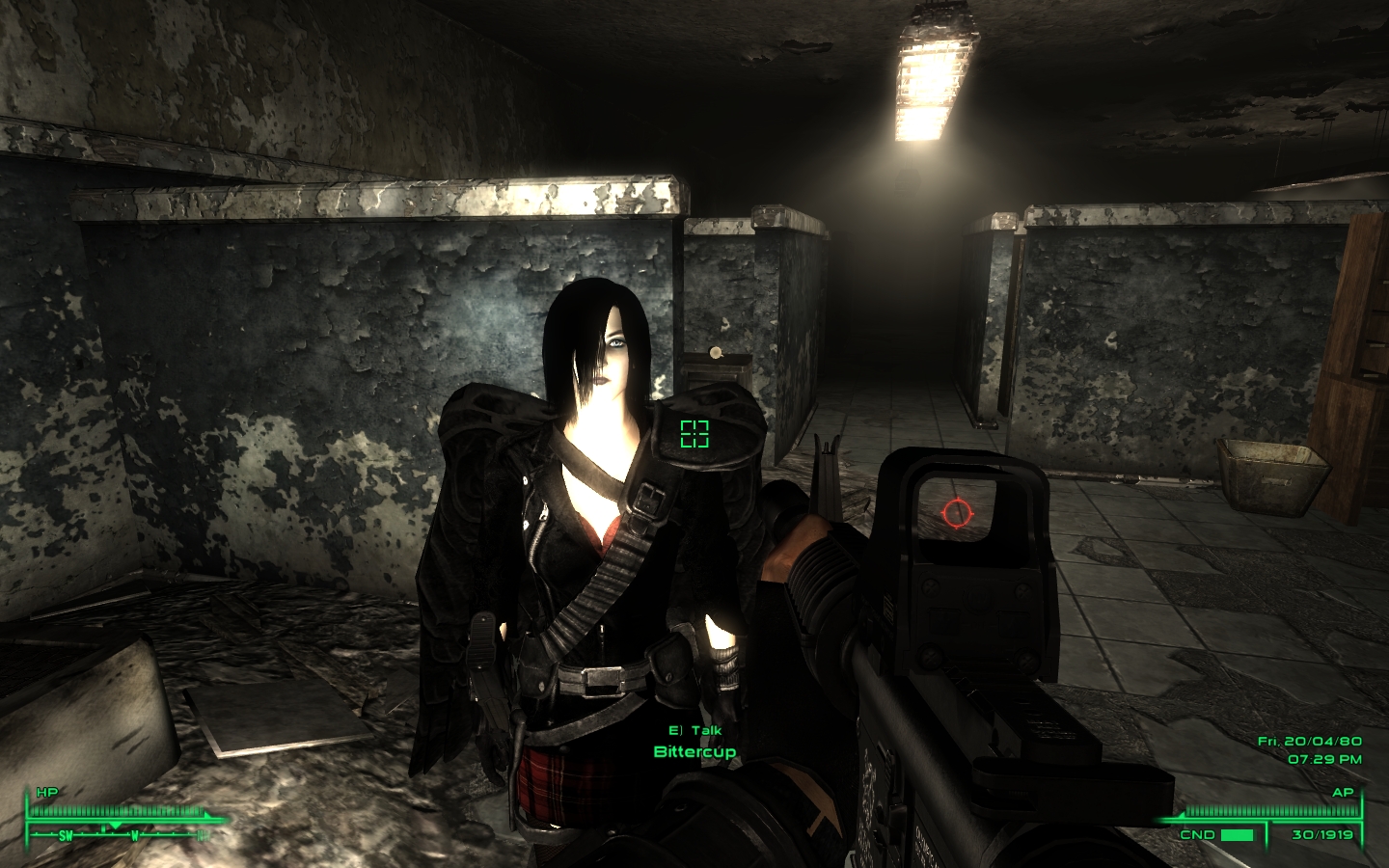Click the SW marker on the compass
The image size is (1389, 868).
(66, 835)
